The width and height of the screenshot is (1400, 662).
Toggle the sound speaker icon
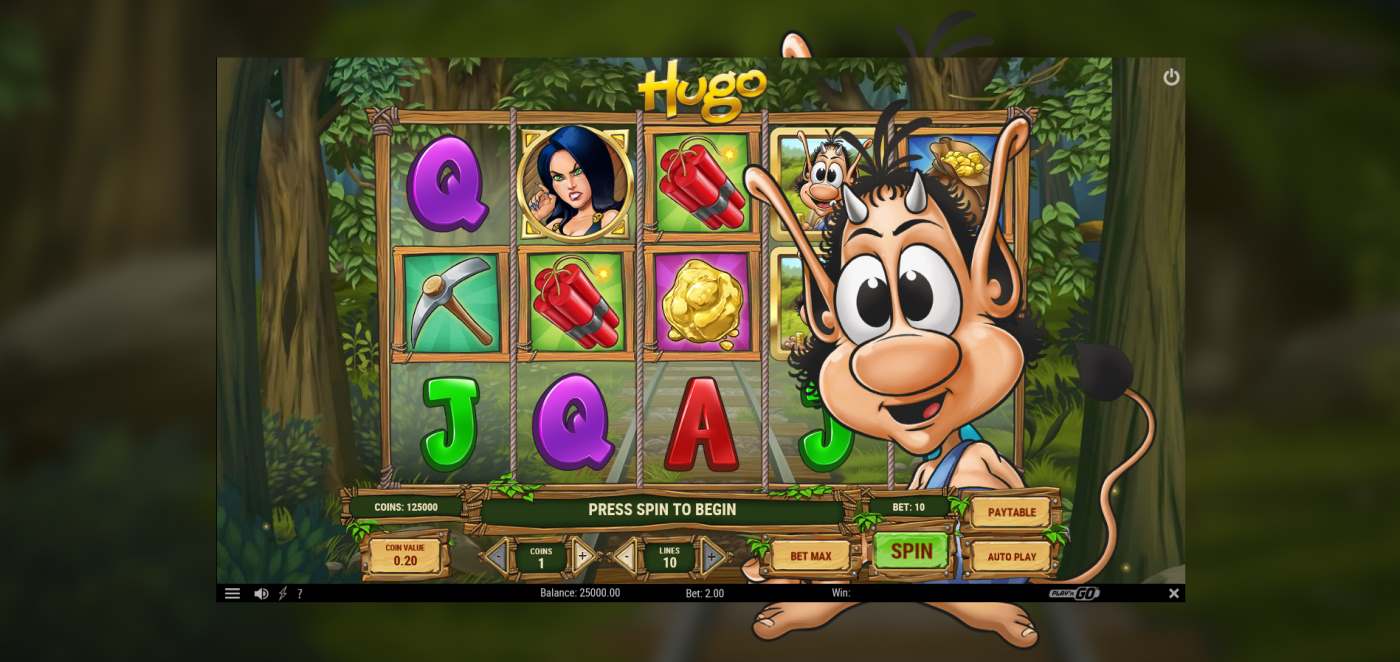tap(261, 593)
